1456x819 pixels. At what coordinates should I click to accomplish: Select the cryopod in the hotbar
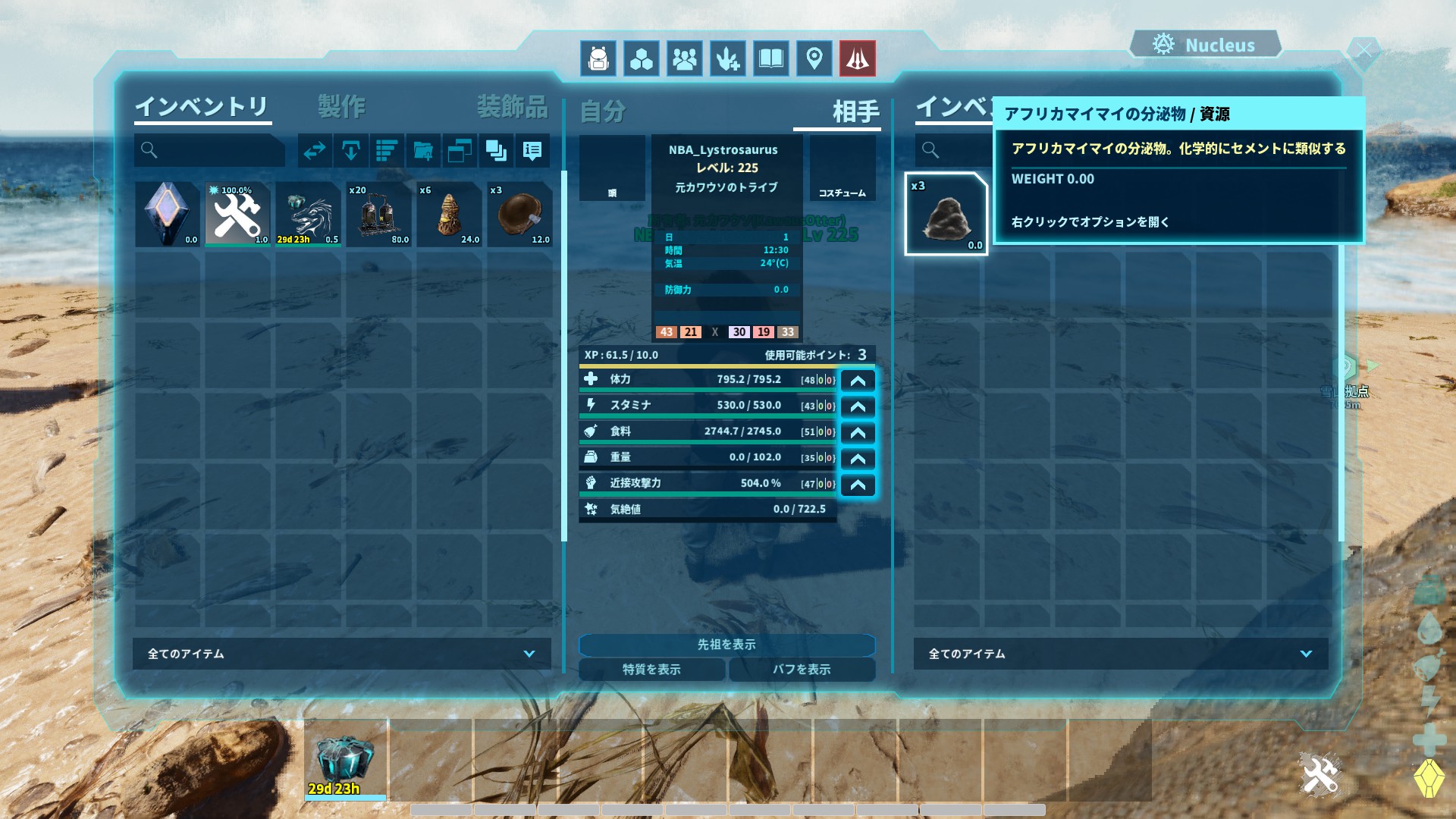tap(345, 760)
